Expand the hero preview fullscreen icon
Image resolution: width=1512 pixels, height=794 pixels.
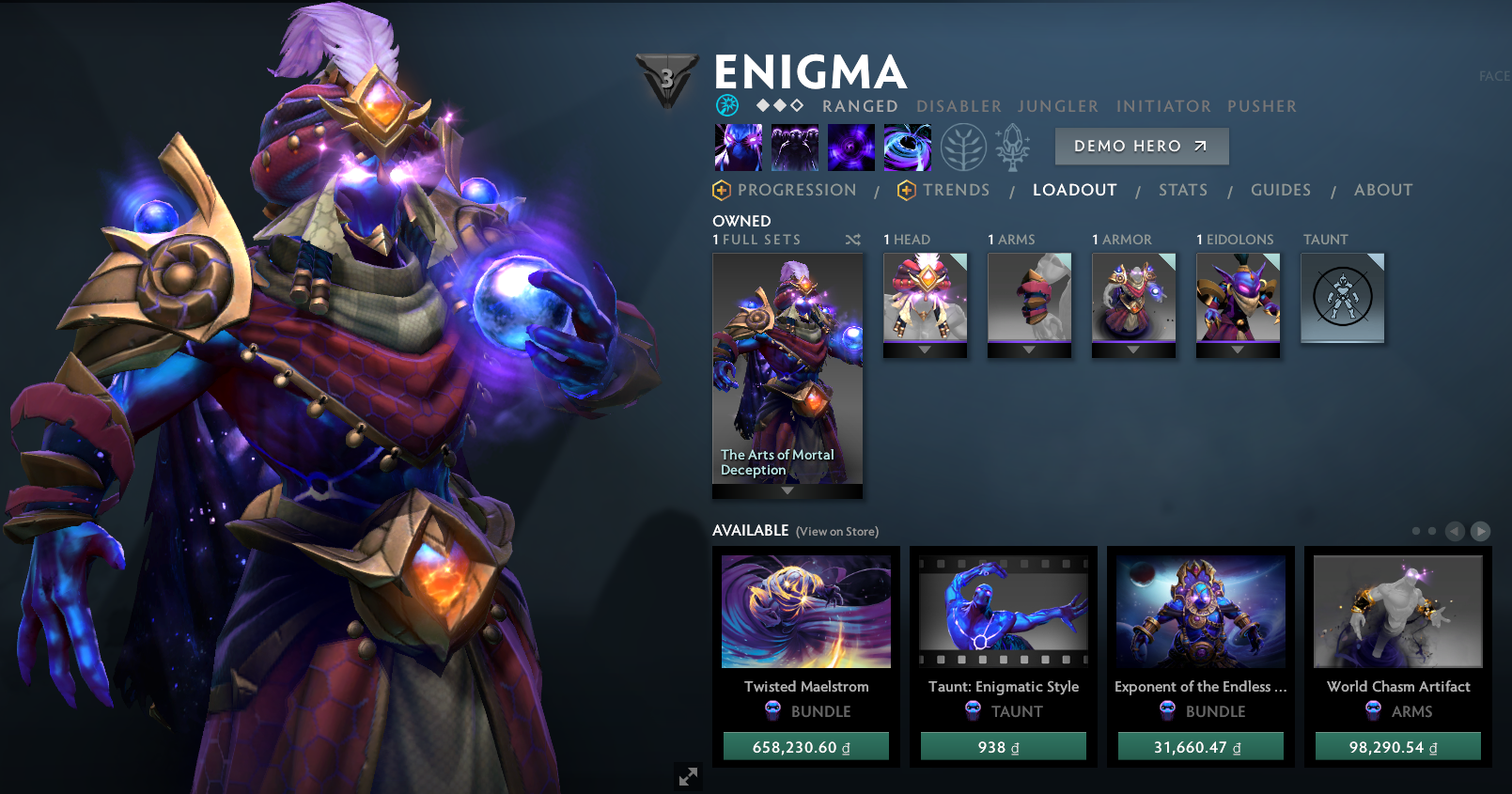coord(688,776)
